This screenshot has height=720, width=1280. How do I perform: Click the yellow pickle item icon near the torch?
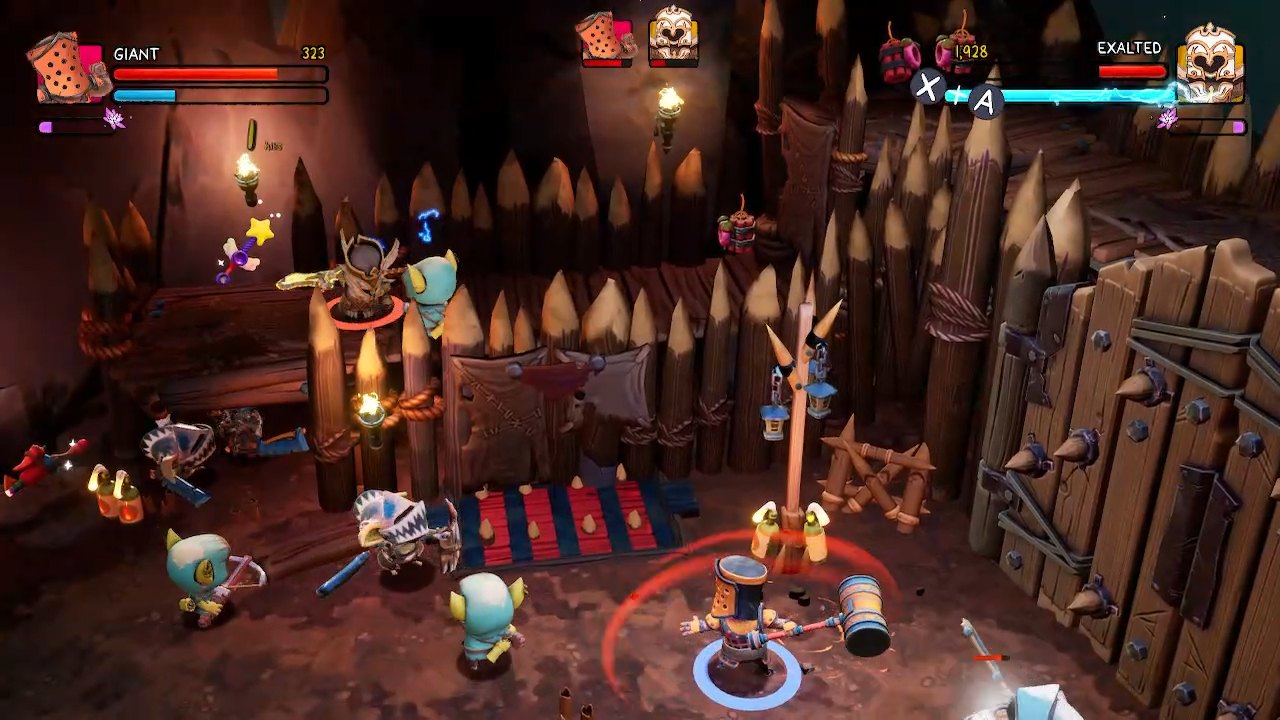(x=251, y=132)
